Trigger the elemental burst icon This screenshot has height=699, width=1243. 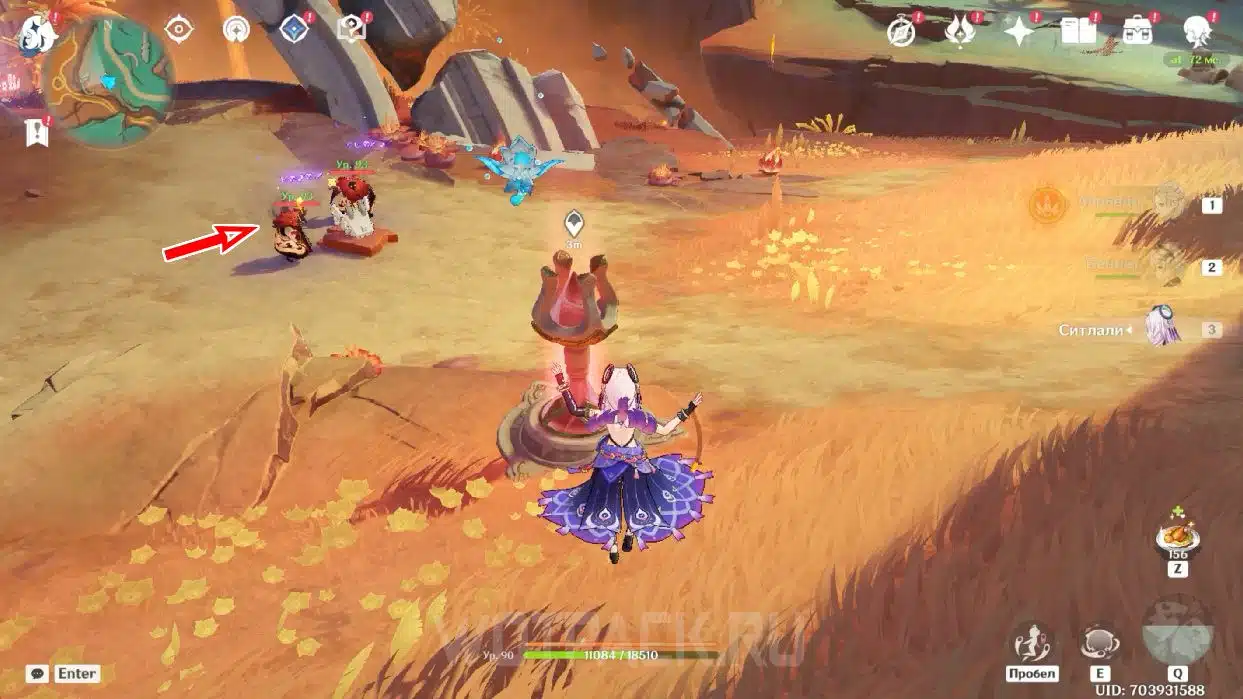(1177, 632)
